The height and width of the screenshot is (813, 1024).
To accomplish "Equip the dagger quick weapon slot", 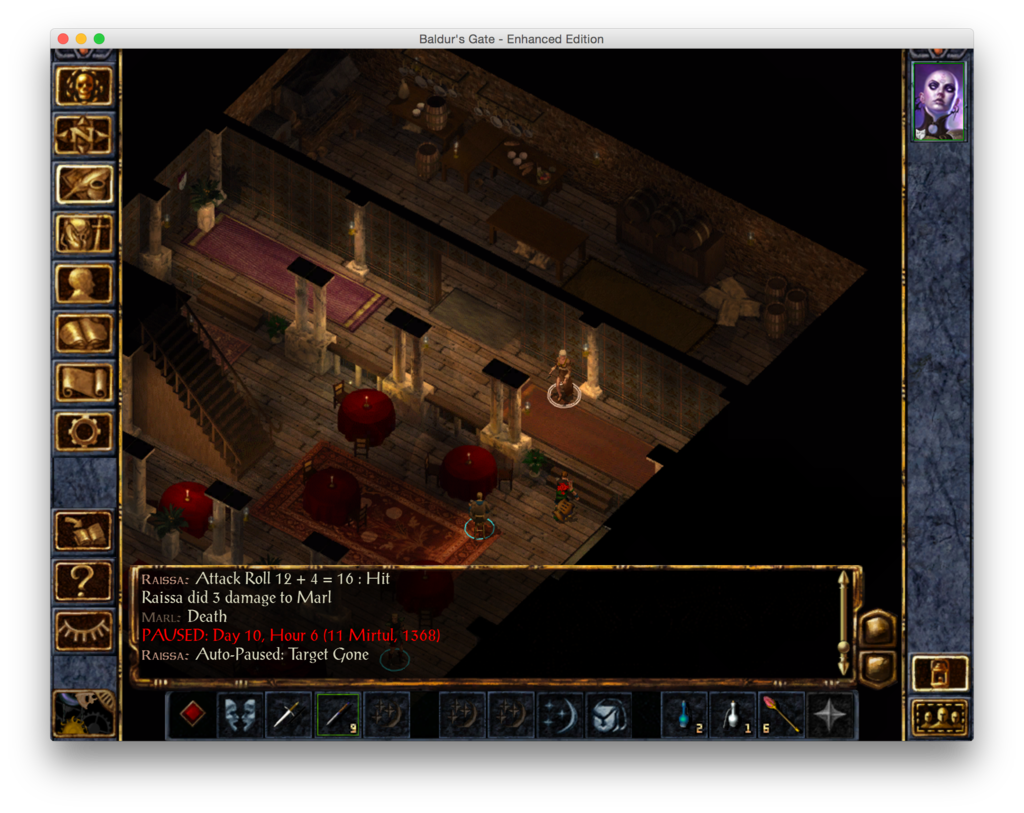I will tap(289, 715).
